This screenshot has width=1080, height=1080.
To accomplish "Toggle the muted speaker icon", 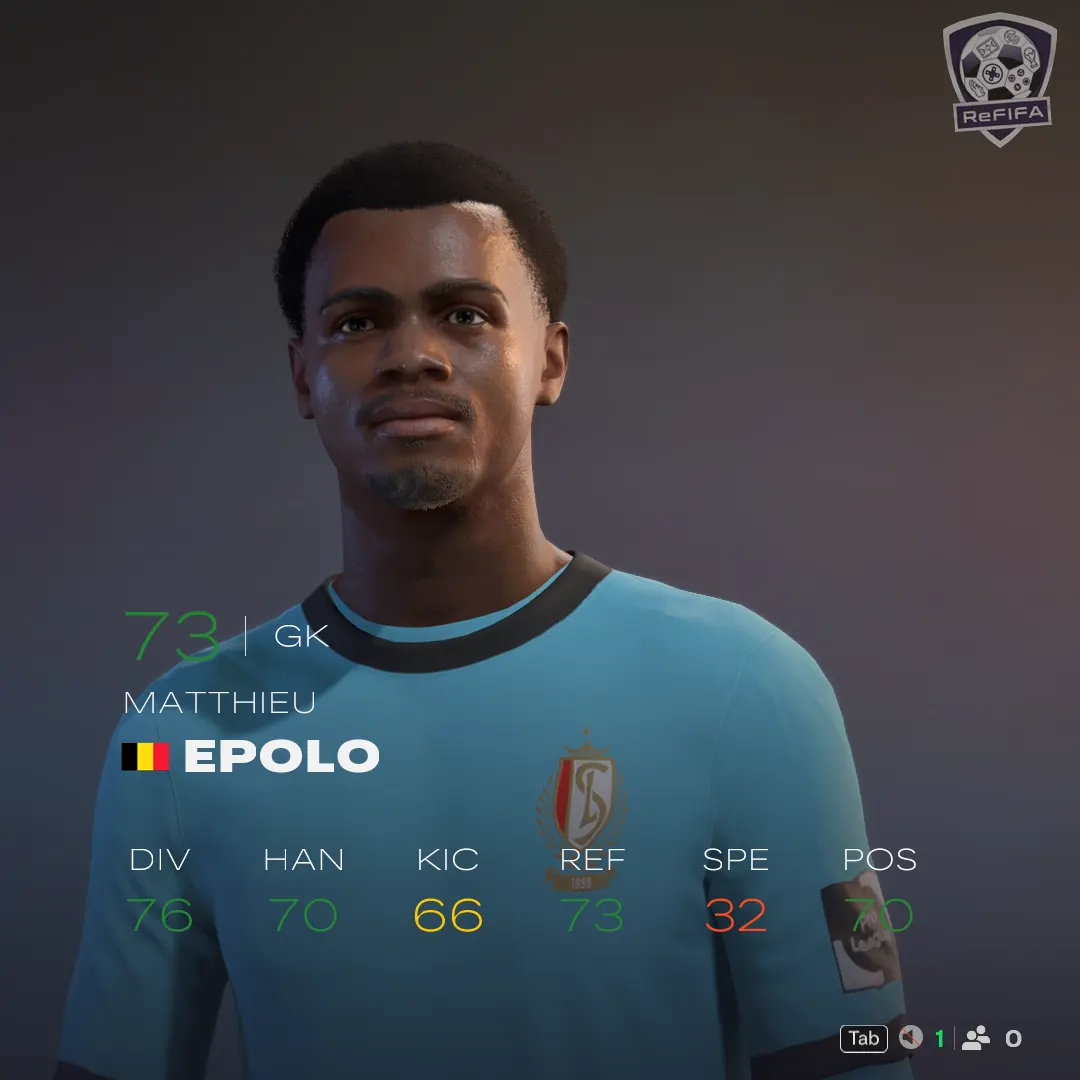I will pyautogui.click(x=910, y=1038).
